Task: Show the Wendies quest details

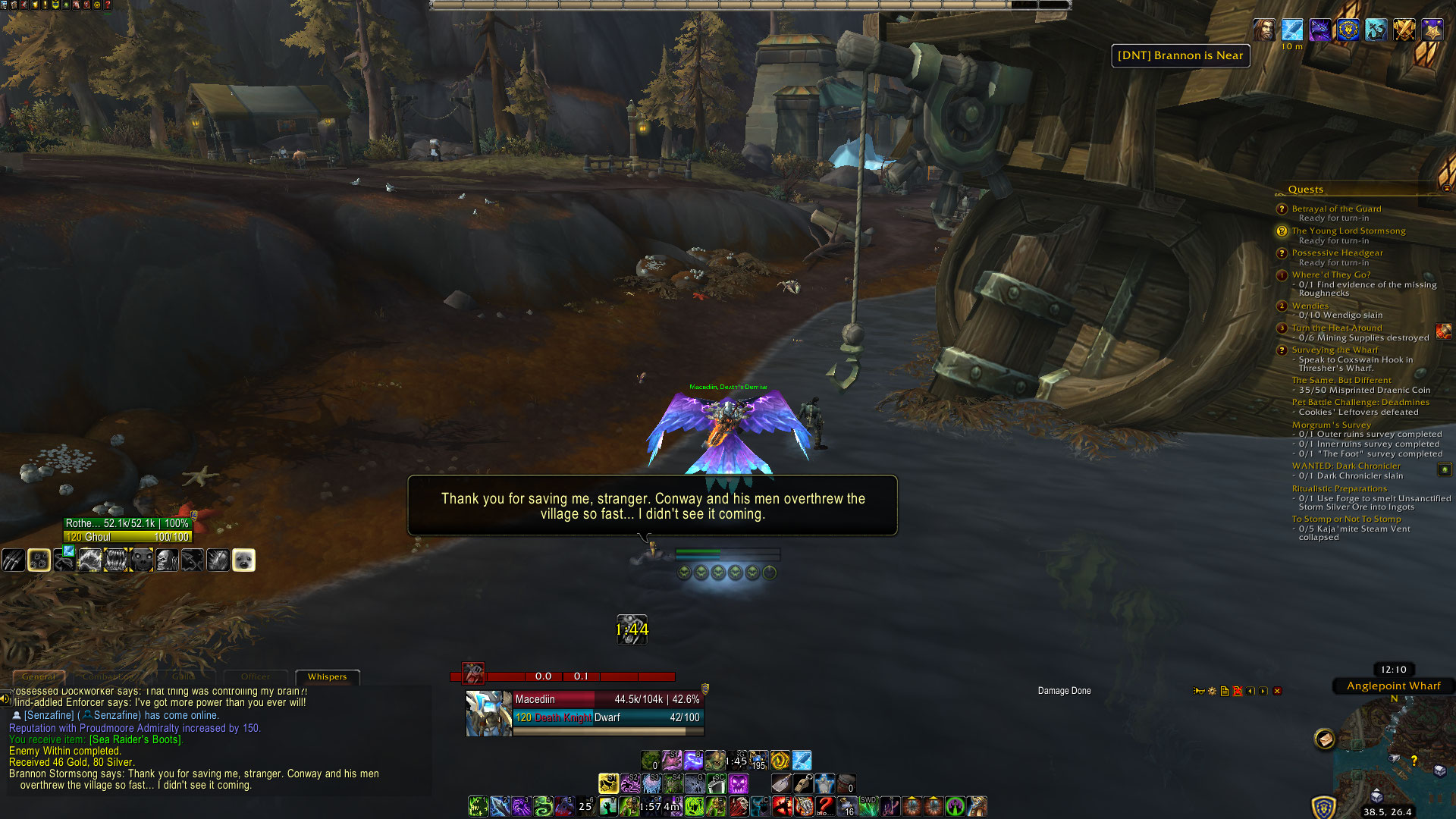Action: pos(1310,306)
